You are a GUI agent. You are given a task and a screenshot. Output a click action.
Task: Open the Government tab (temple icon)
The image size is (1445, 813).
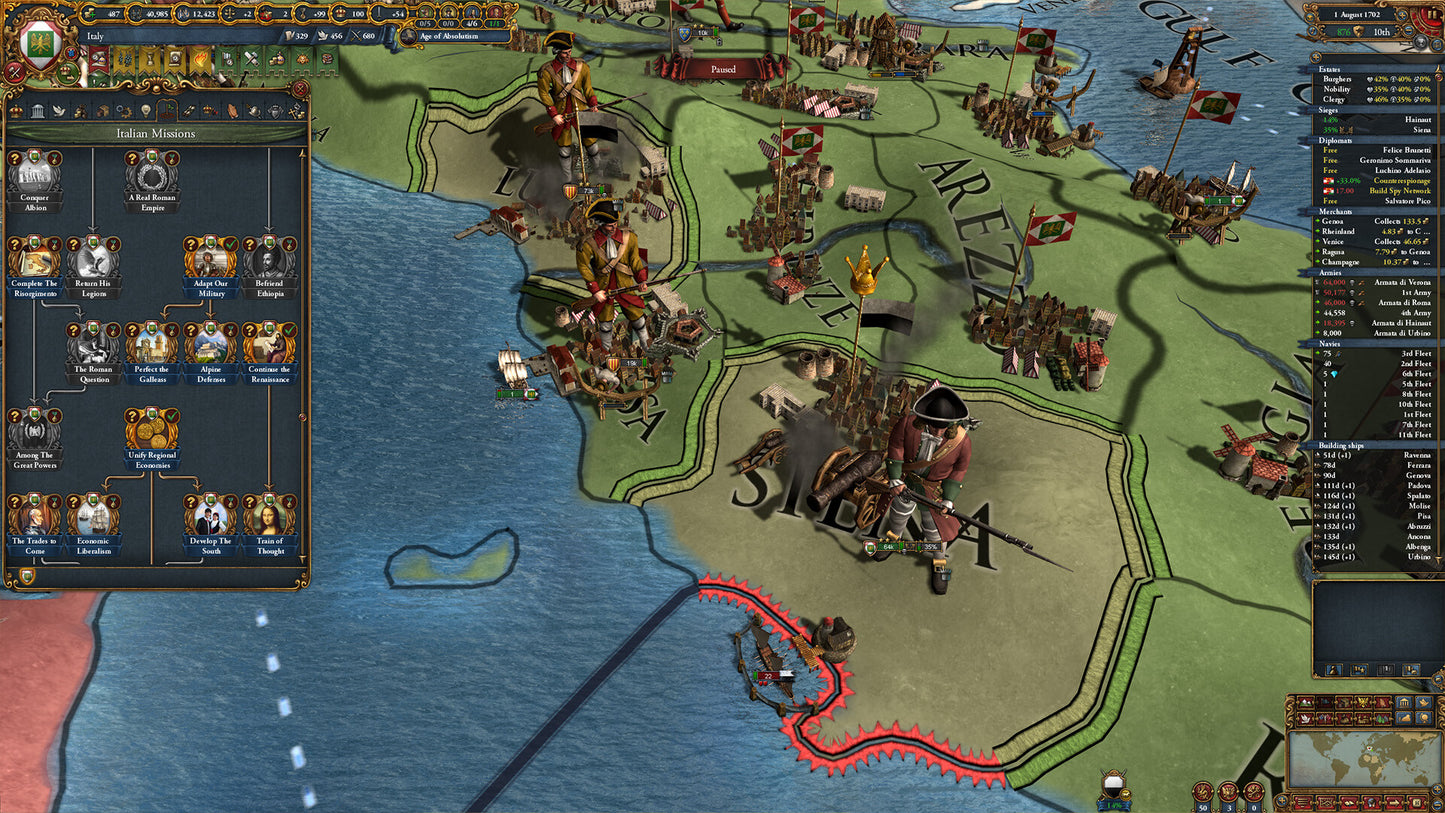coord(38,110)
